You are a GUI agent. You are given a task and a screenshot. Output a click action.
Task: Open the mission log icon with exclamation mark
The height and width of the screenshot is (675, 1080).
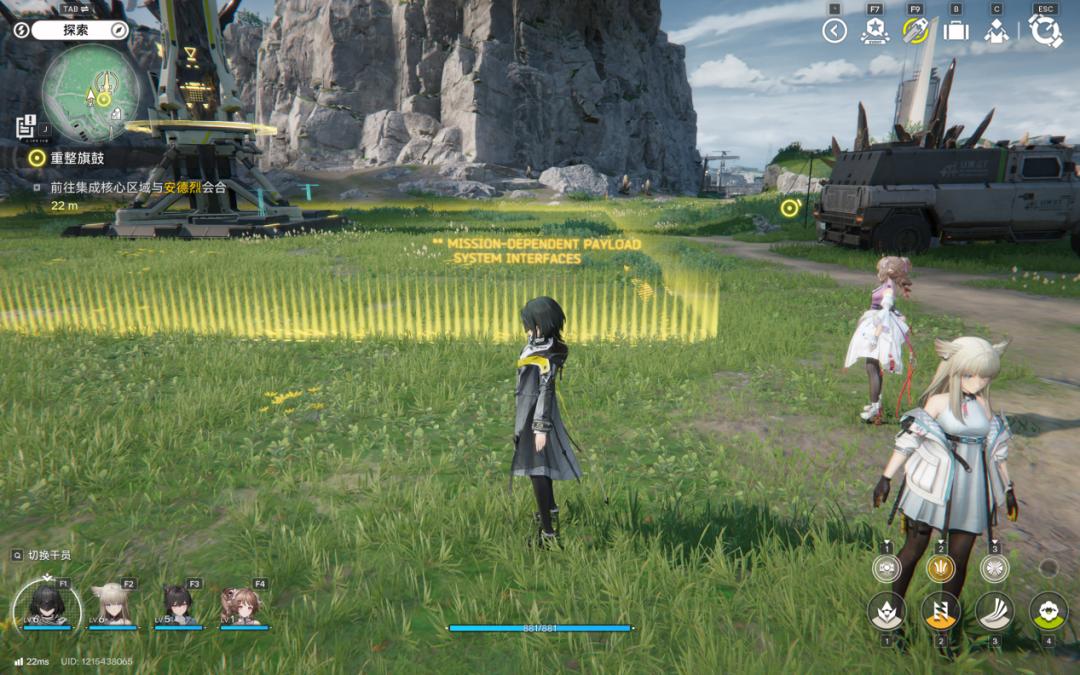pyautogui.click(x=27, y=127)
